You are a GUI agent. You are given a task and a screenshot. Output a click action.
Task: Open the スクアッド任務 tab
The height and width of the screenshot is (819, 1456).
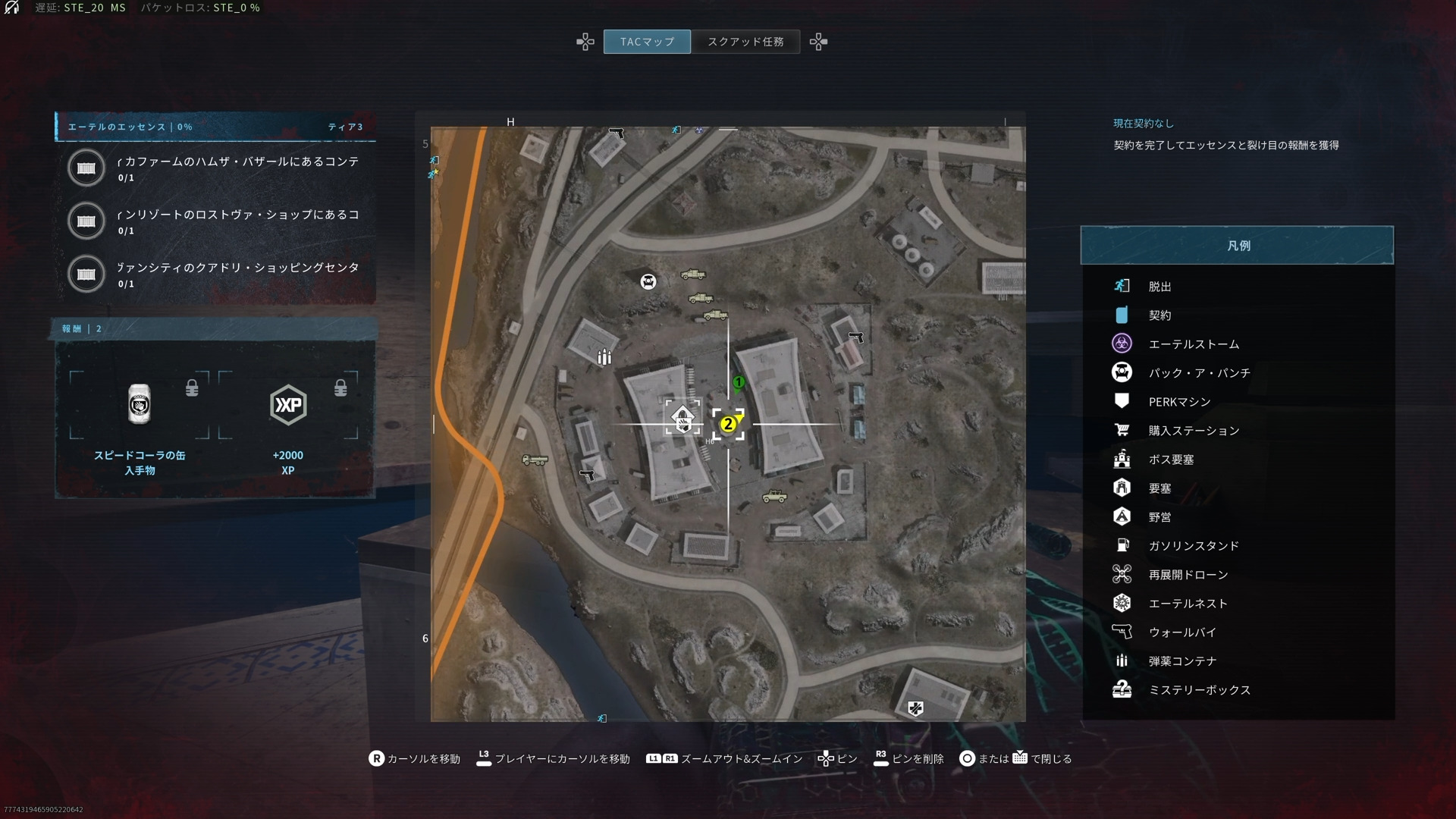tap(745, 42)
